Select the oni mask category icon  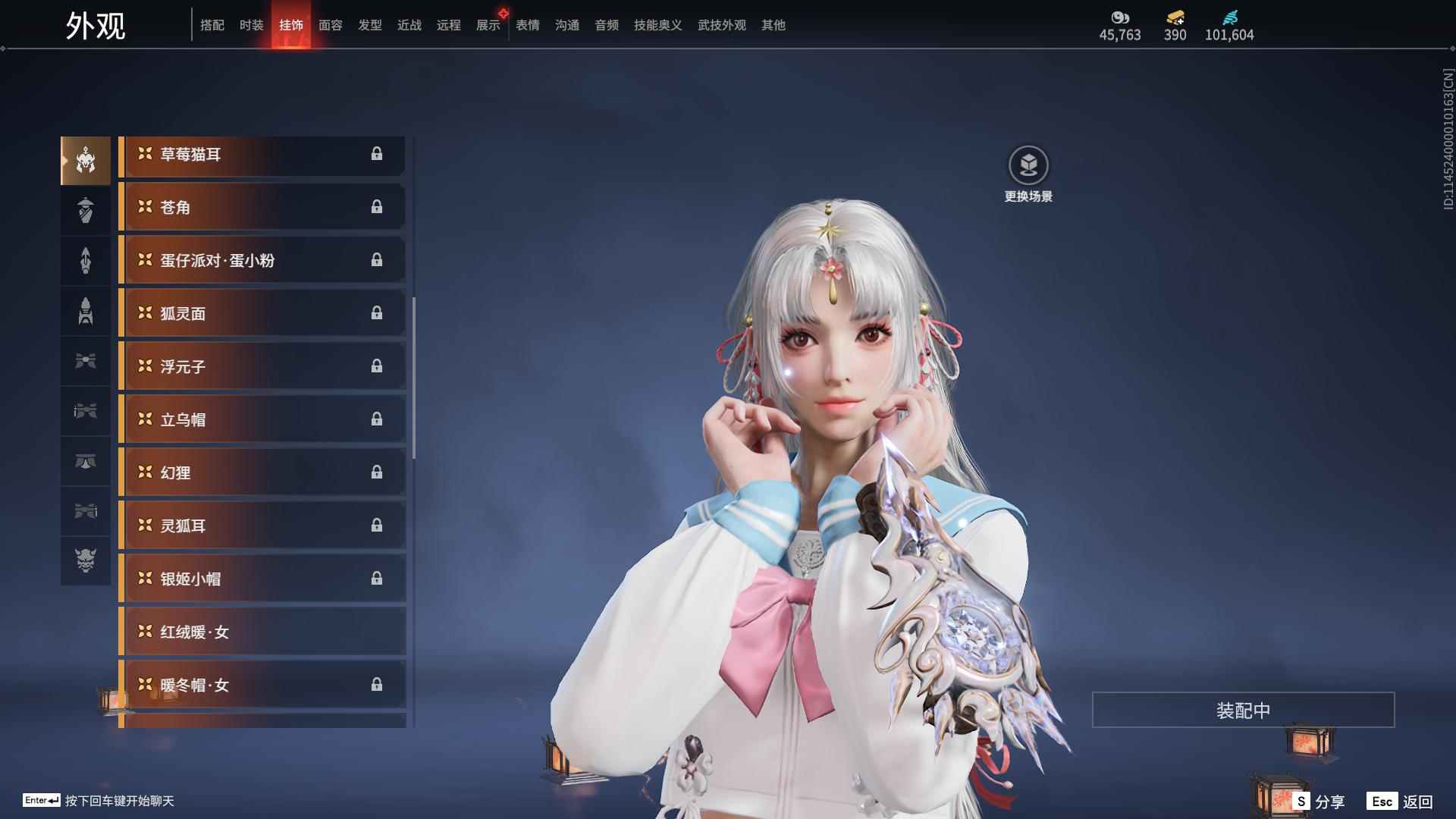click(86, 560)
